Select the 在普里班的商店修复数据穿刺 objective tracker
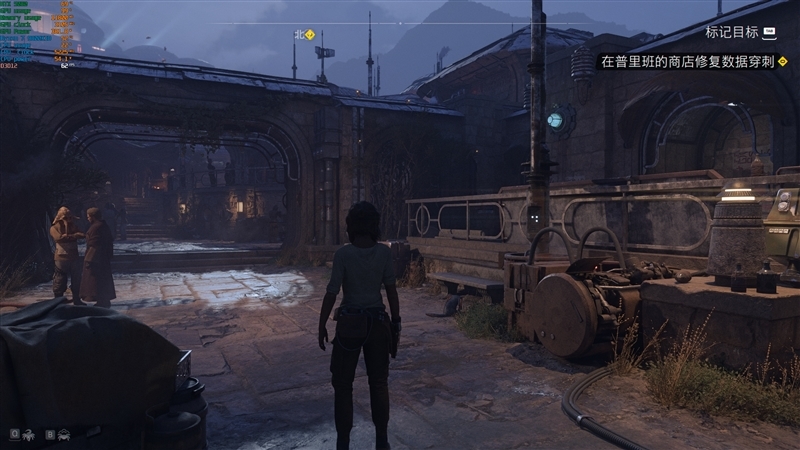Screen dimensions: 800x450 [686, 61]
